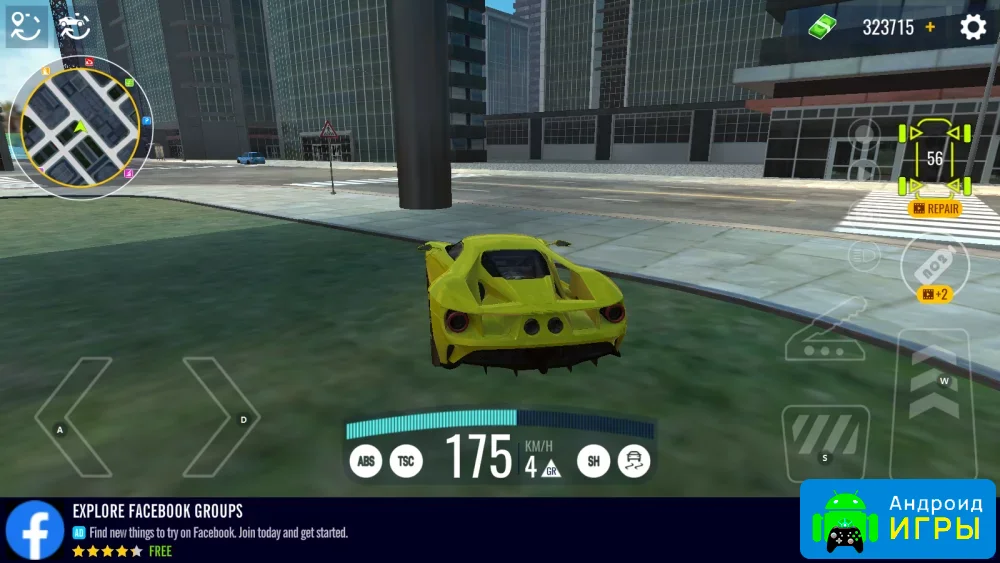1000x563 pixels.
Task: Steer right with the right arrow
Action: point(220,417)
